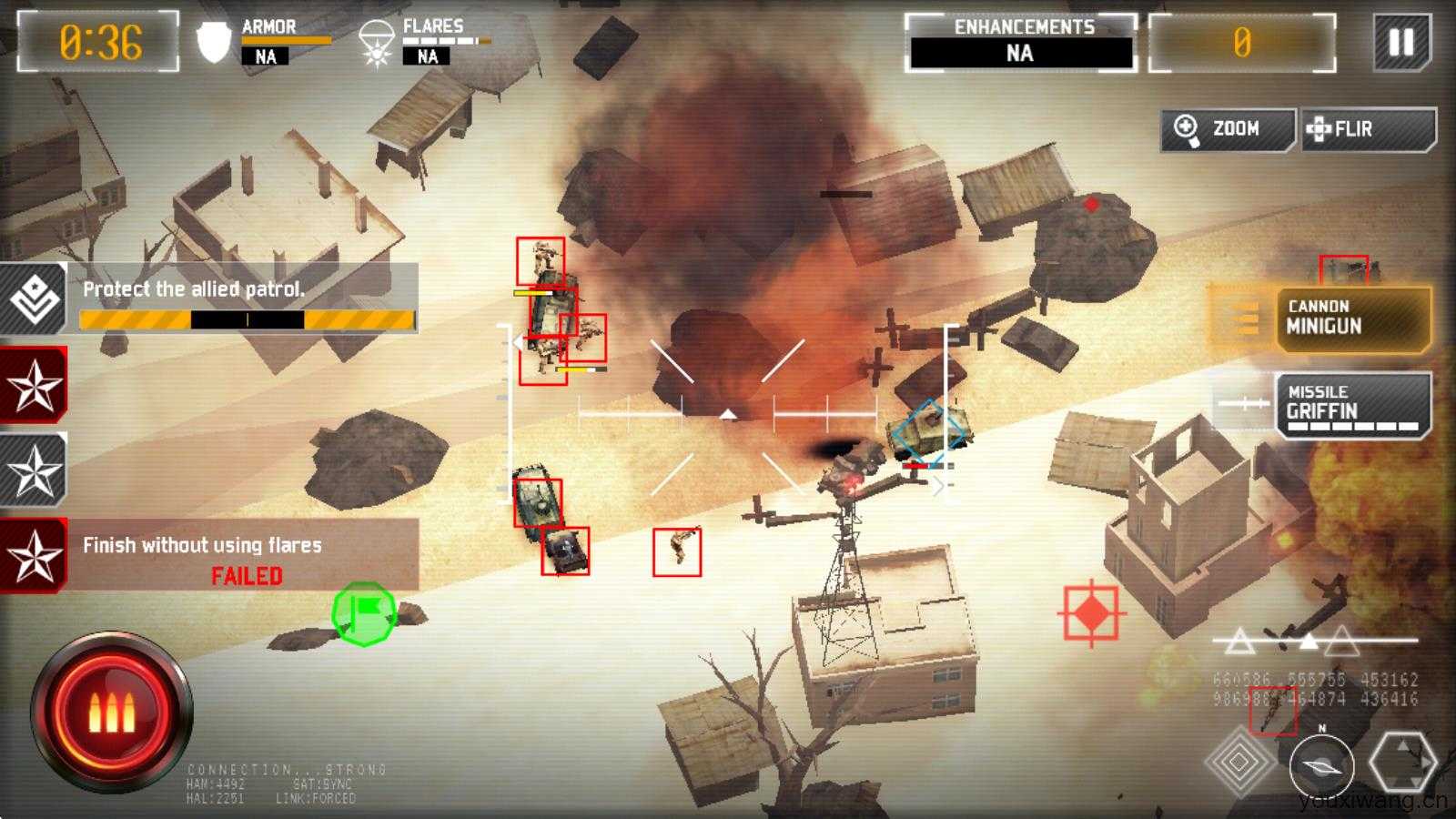This screenshot has width=1456, height=819.
Task: Pause the game
Action: (1403, 40)
